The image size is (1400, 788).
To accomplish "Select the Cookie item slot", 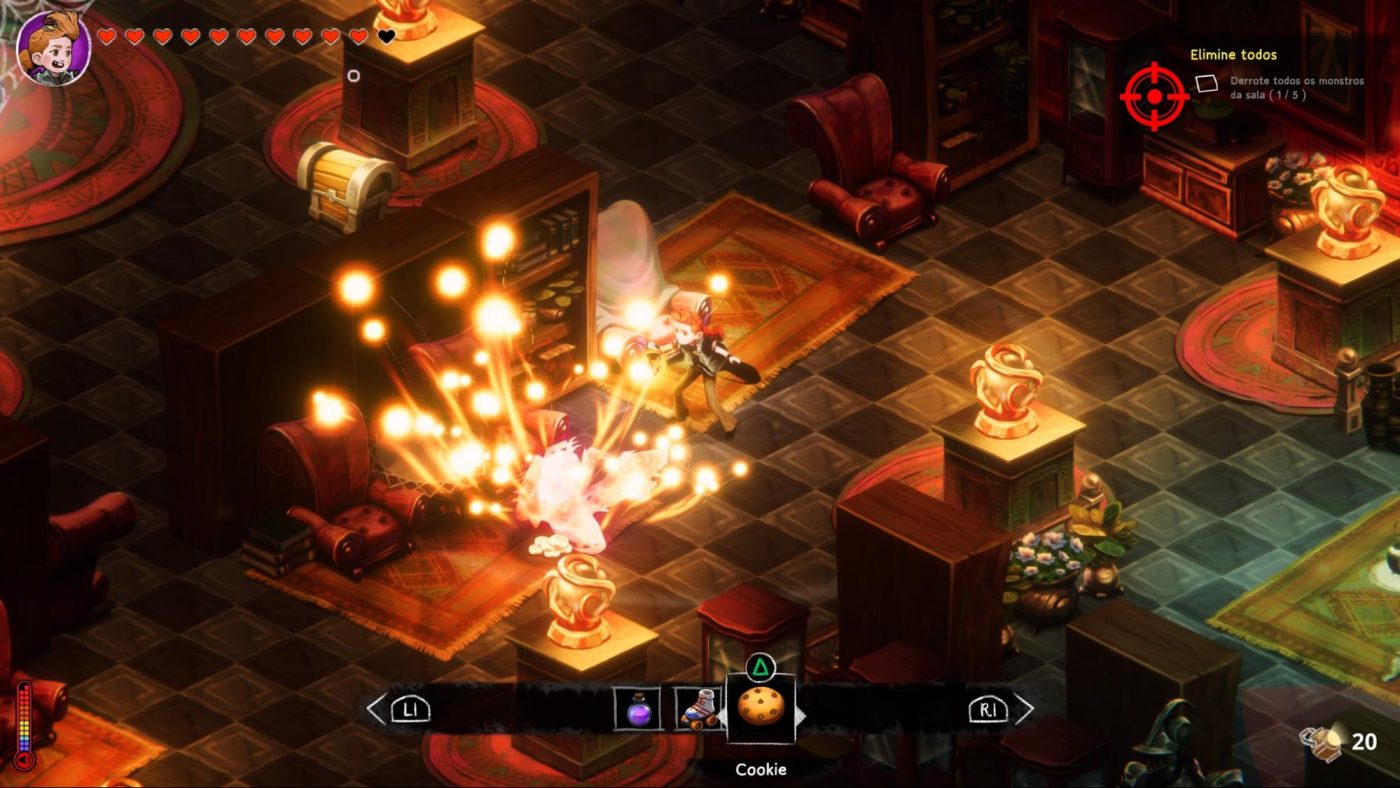I will [x=760, y=707].
